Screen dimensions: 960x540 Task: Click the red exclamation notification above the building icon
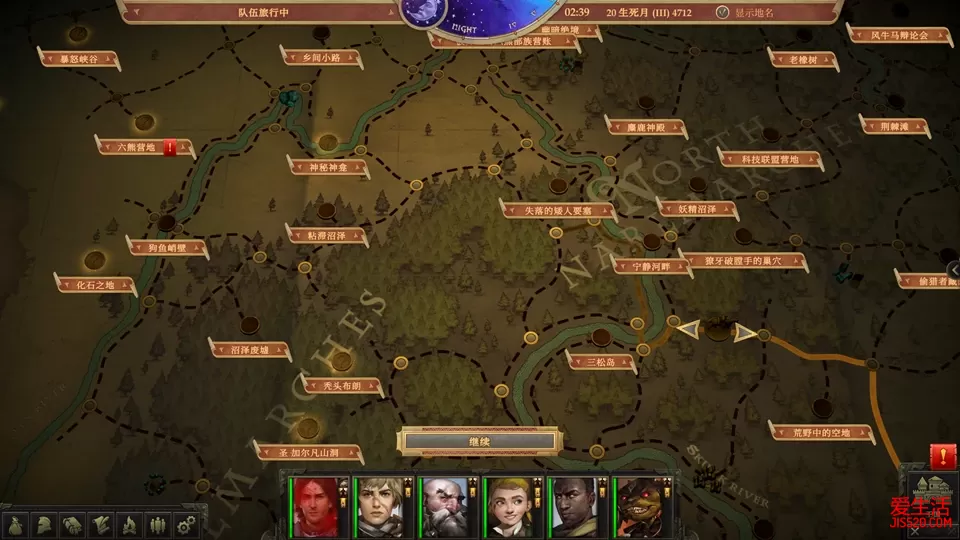[942, 456]
